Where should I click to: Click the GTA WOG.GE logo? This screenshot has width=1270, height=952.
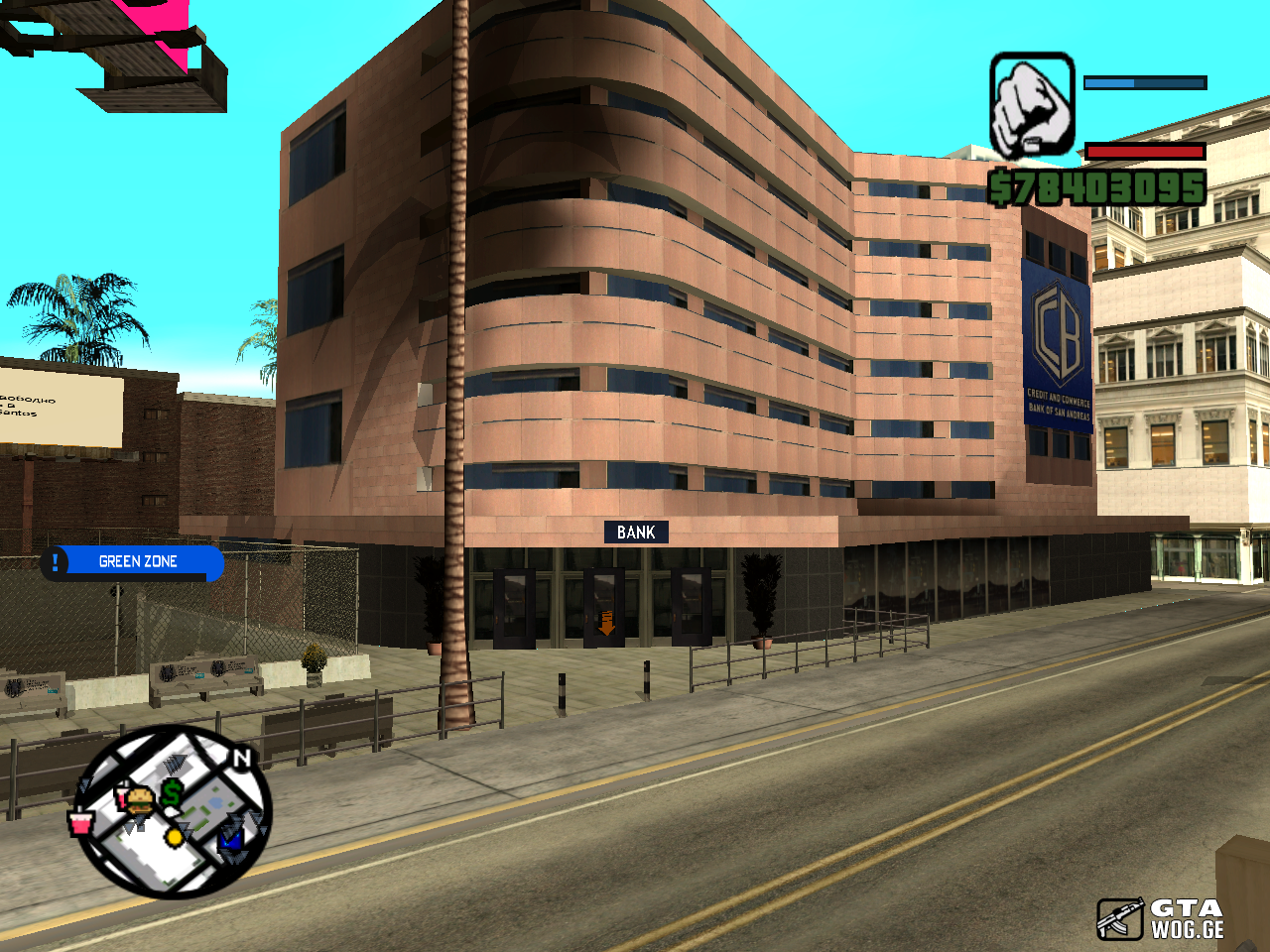pyautogui.click(x=1161, y=918)
